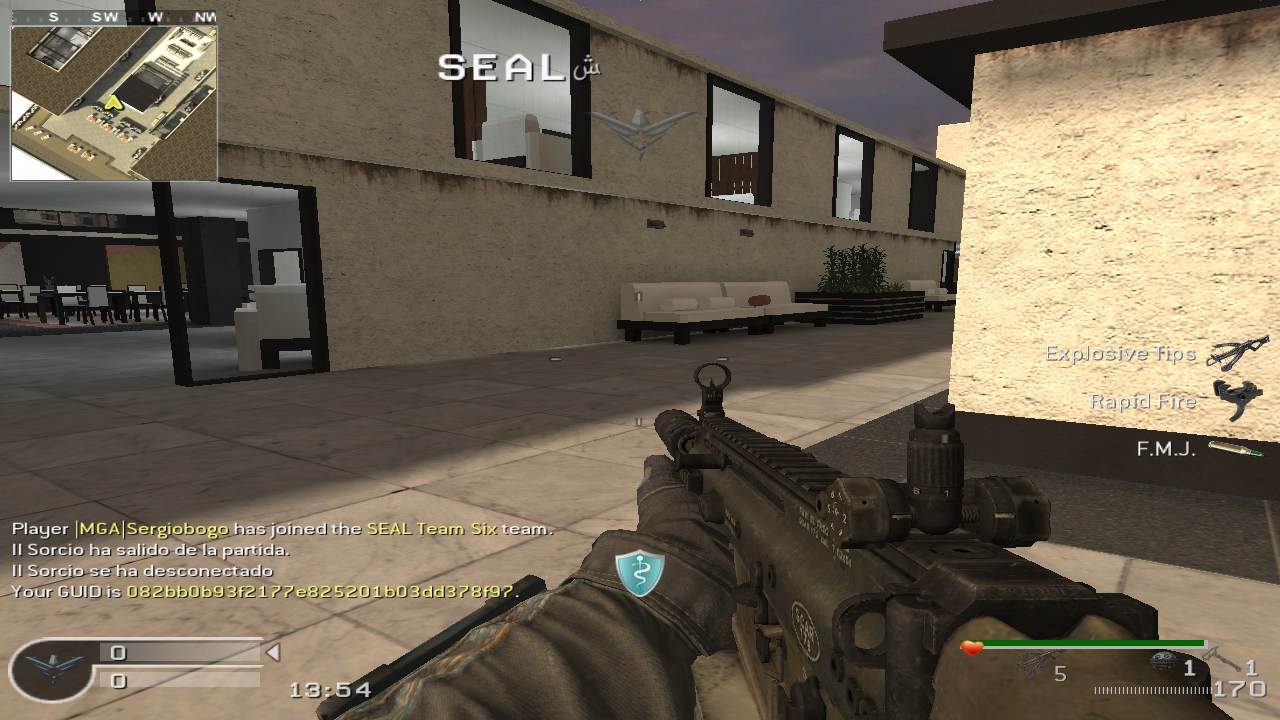Click the winged emblem under SEAL title
Screen dimensions: 1280x720
641,131
